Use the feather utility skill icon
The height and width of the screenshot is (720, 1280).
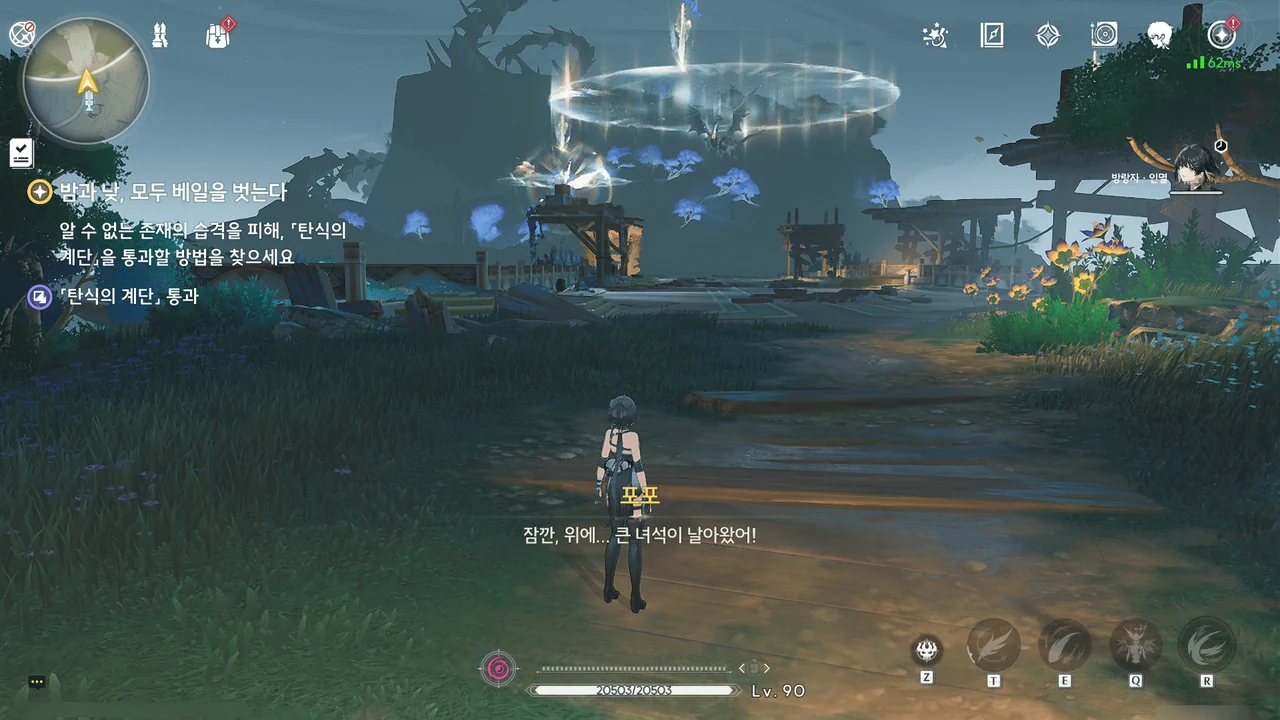pos(994,645)
